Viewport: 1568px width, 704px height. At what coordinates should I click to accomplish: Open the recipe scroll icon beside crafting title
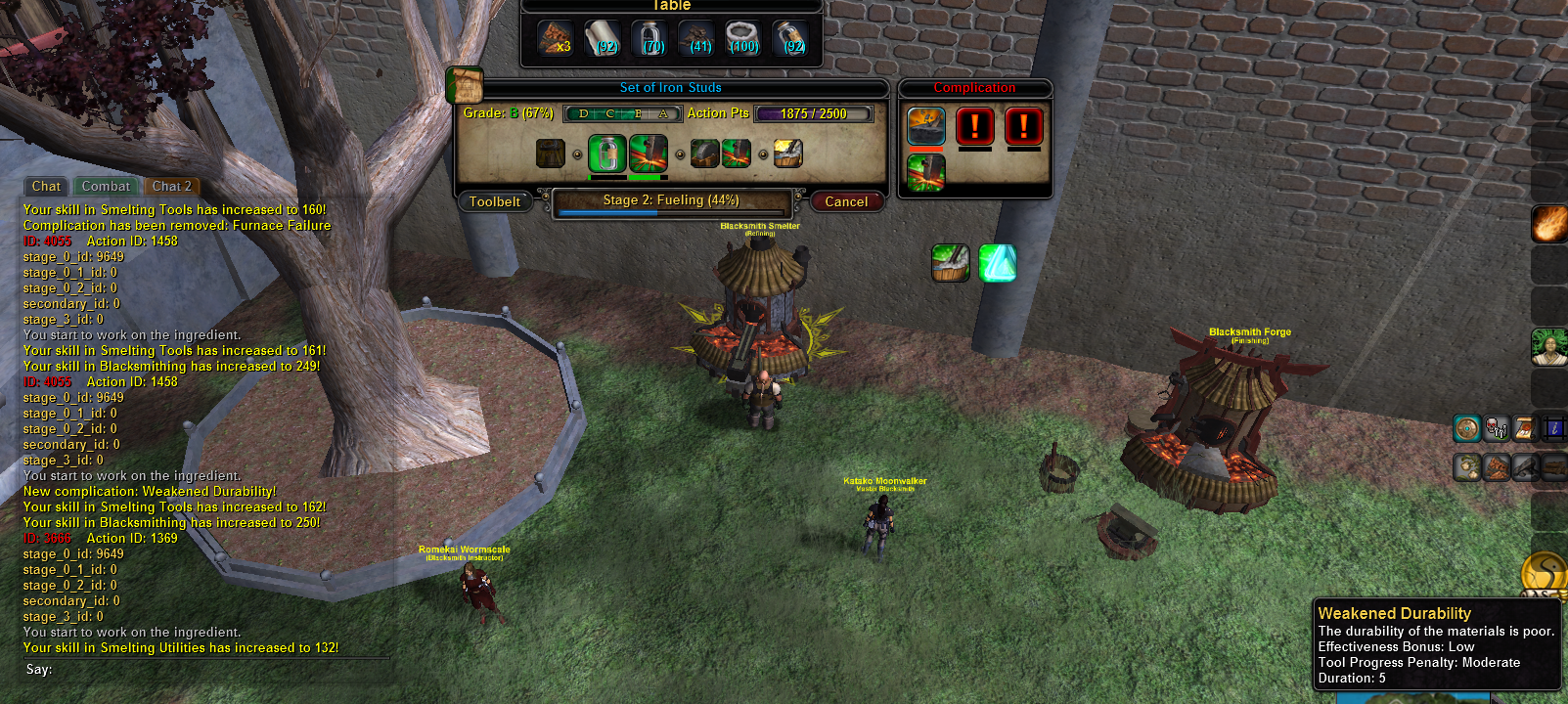point(465,86)
